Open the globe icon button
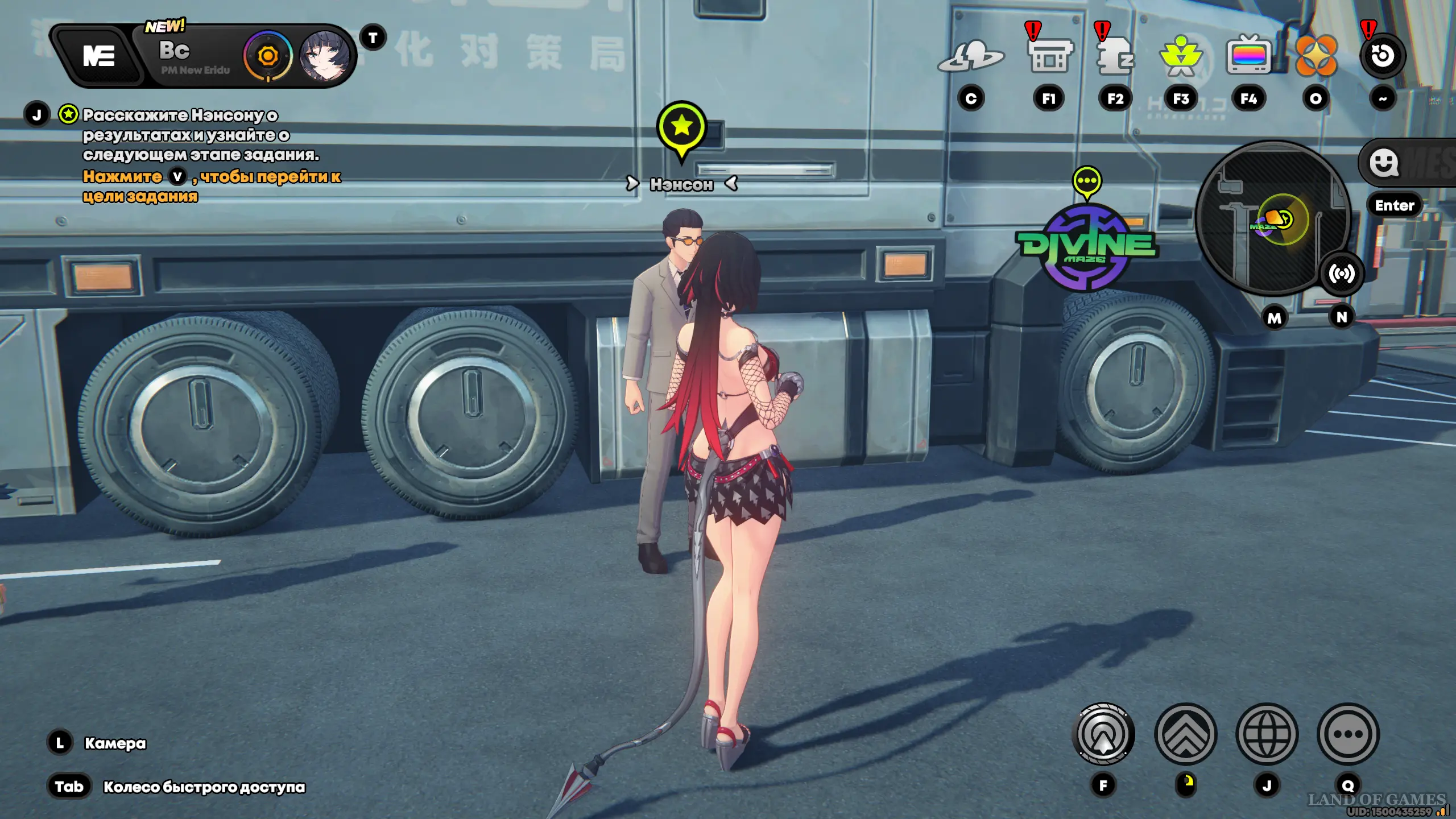1456x819 pixels. pos(1267,734)
